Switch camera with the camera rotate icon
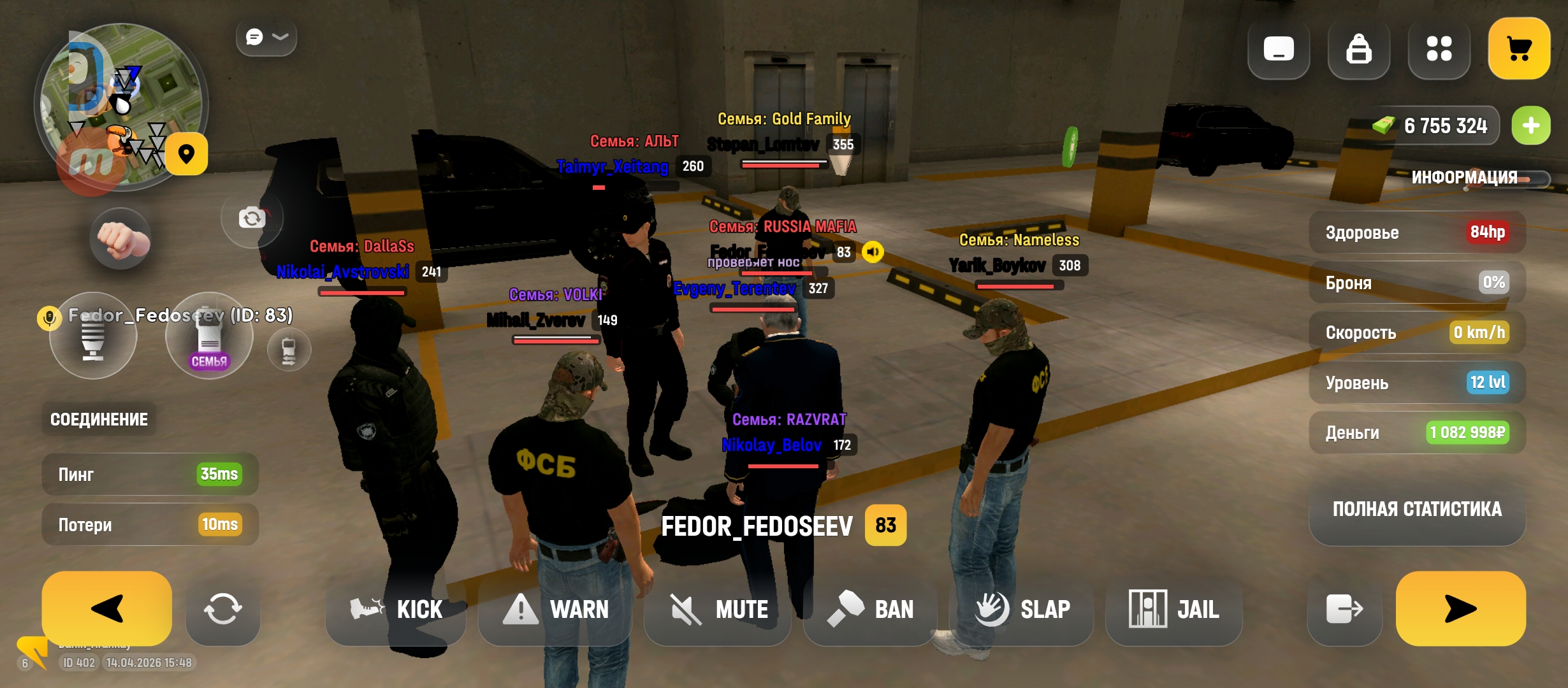The width and height of the screenshot is (1568, 688). coord(252,219)
